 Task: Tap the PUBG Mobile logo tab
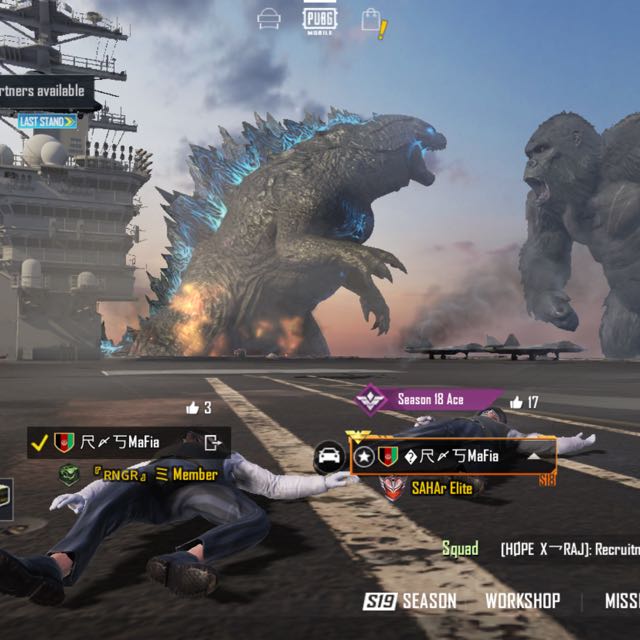coord(320,19)
